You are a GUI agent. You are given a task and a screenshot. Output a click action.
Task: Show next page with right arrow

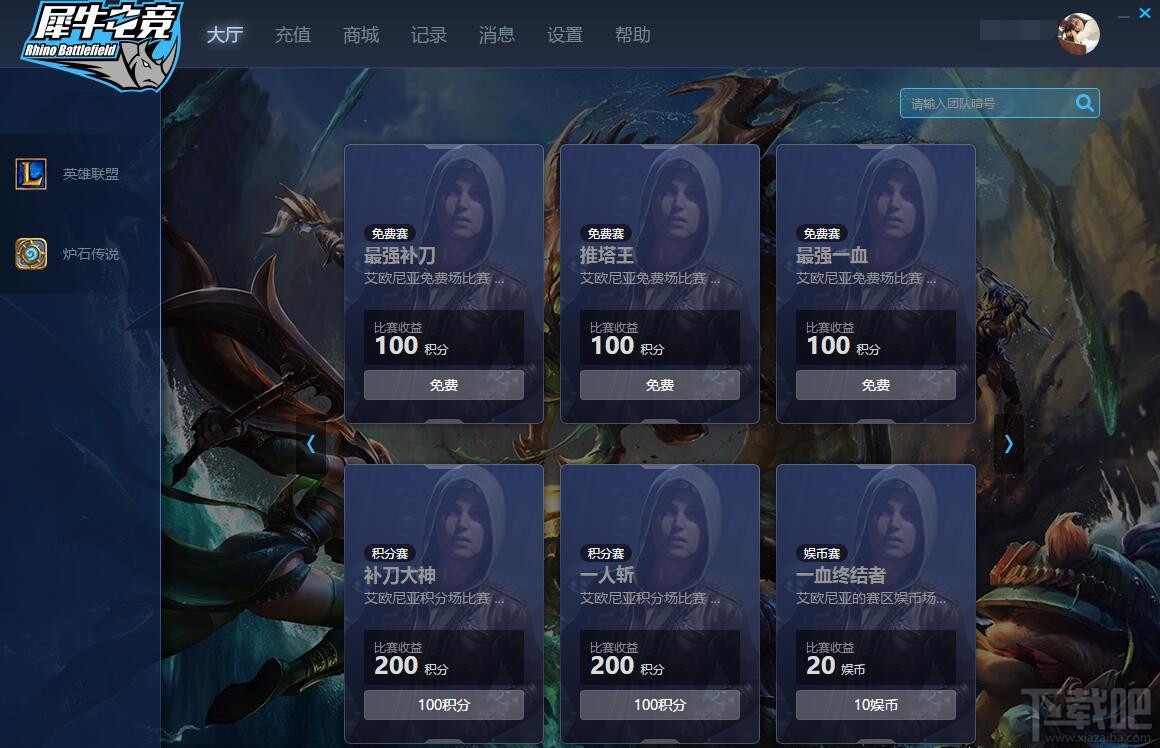(1008, 443)
